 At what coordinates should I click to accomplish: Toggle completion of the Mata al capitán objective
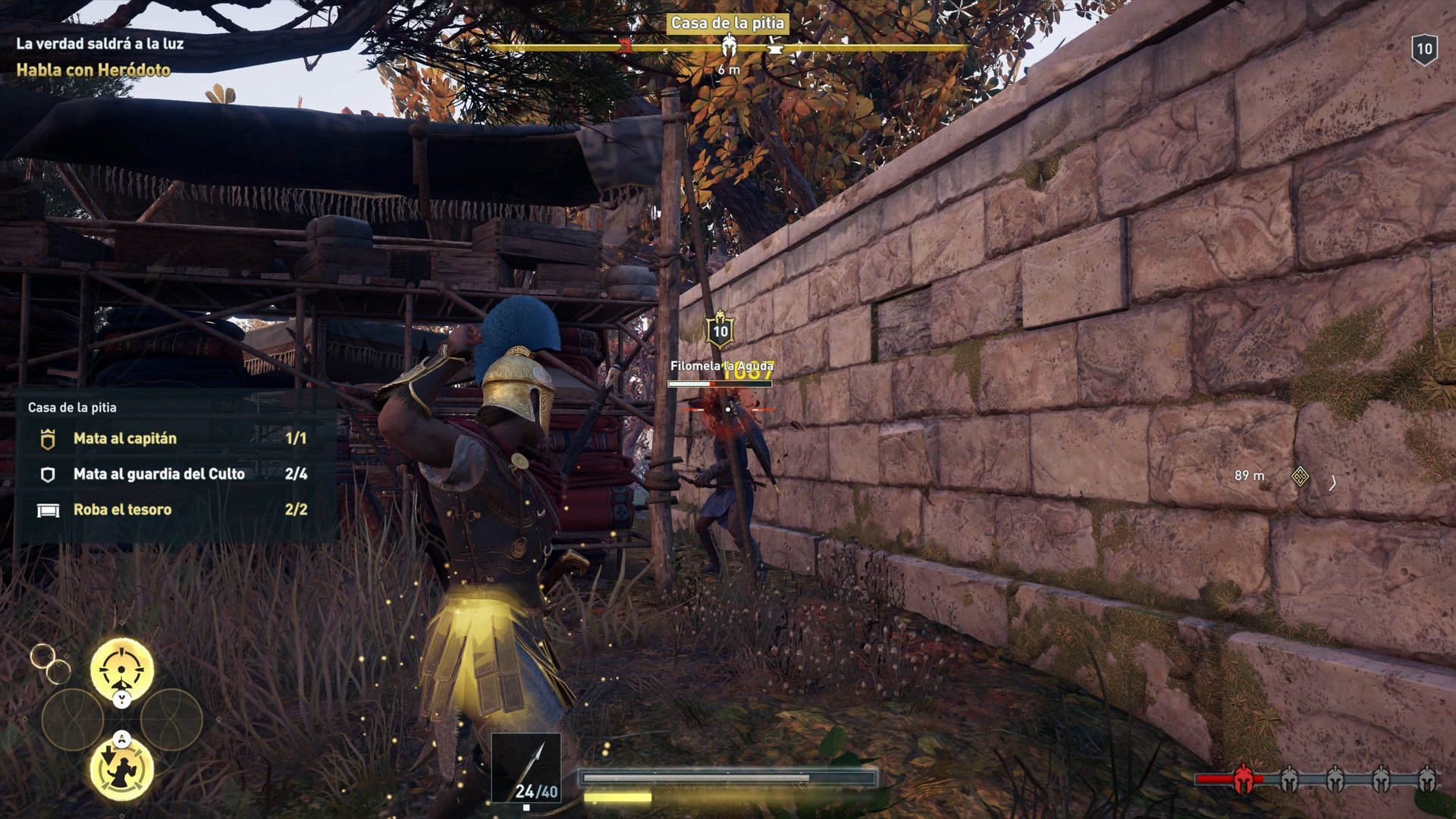(x=124, y=438)
